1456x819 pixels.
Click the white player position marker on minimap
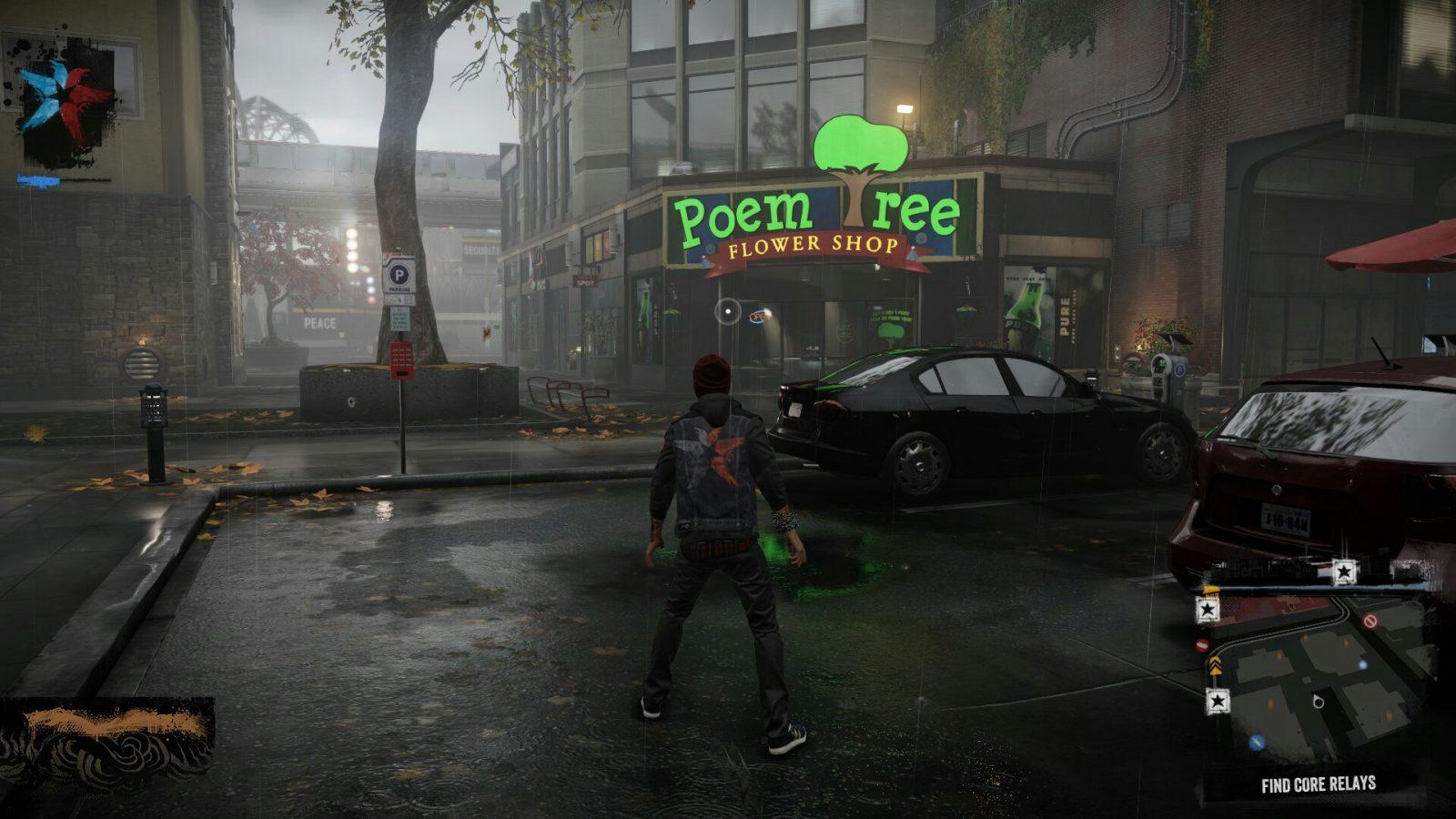pos(1319,701)
